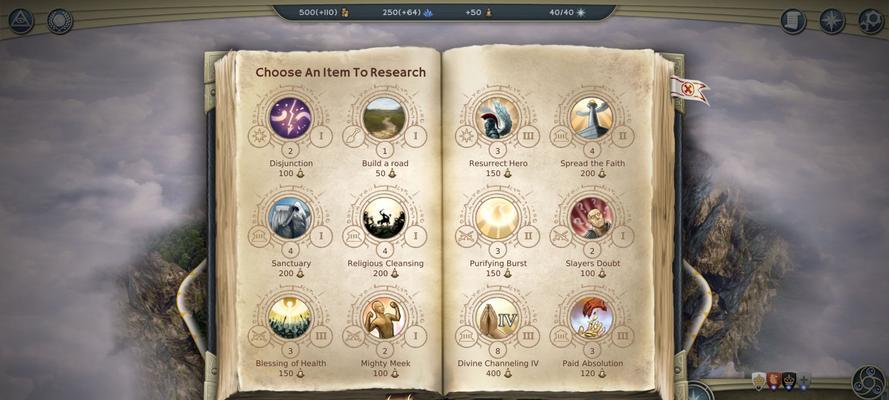This screenshot has width=889, height=400.
Task: Research the Purifying Burst spell
Action: tap(497, 217)
